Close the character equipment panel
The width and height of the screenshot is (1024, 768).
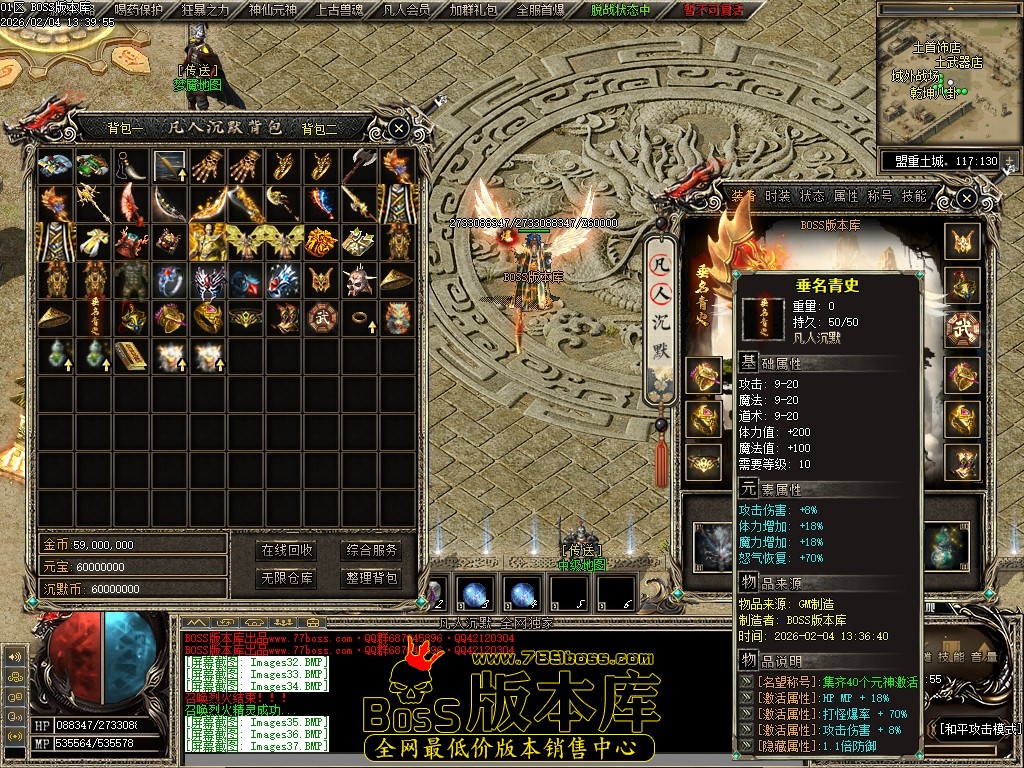(x=965, y=198)
